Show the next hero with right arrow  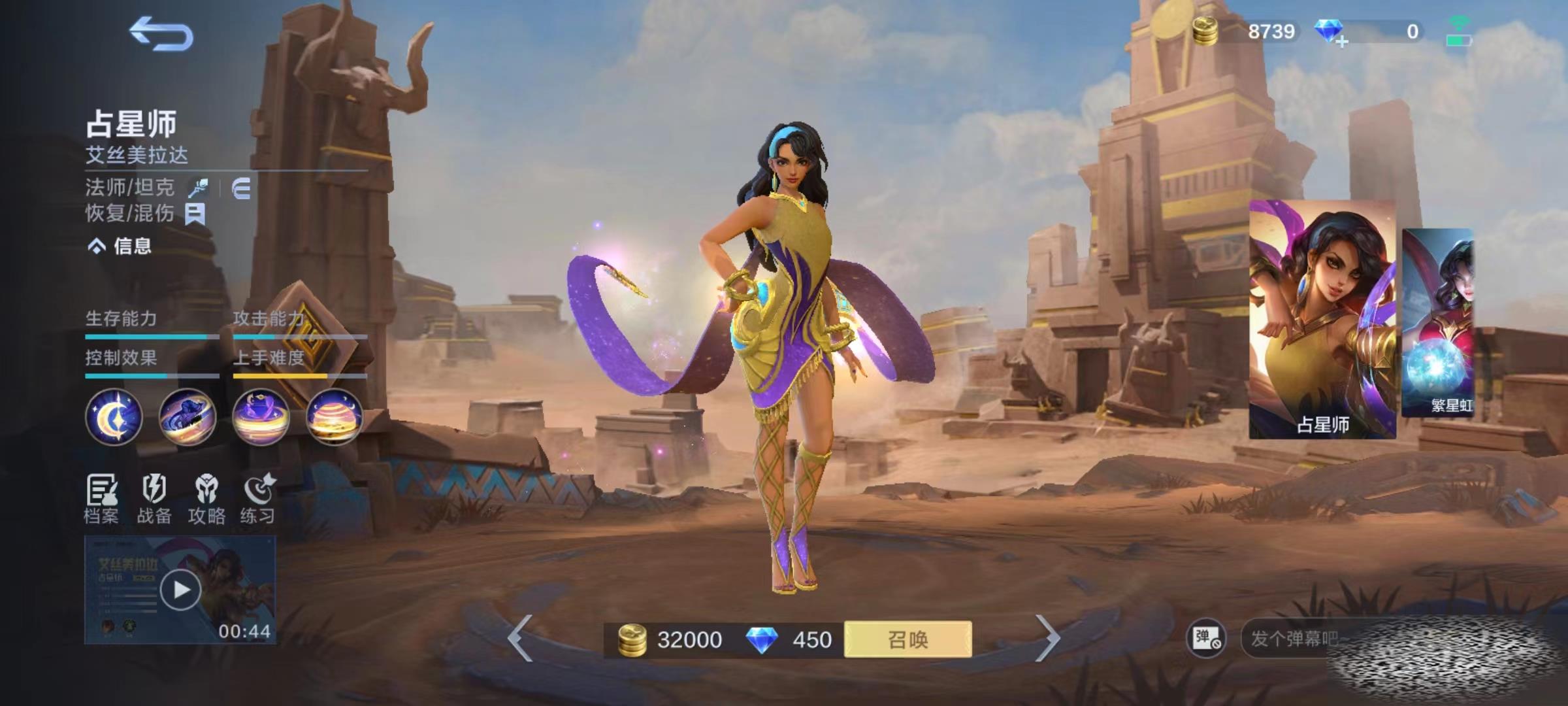click(x=1047, y=638)
